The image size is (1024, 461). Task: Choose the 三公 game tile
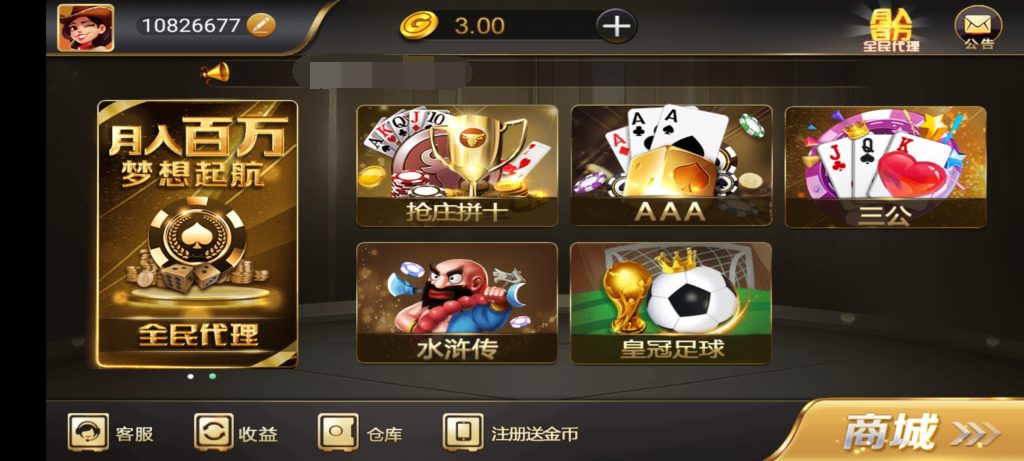point(885,165)
